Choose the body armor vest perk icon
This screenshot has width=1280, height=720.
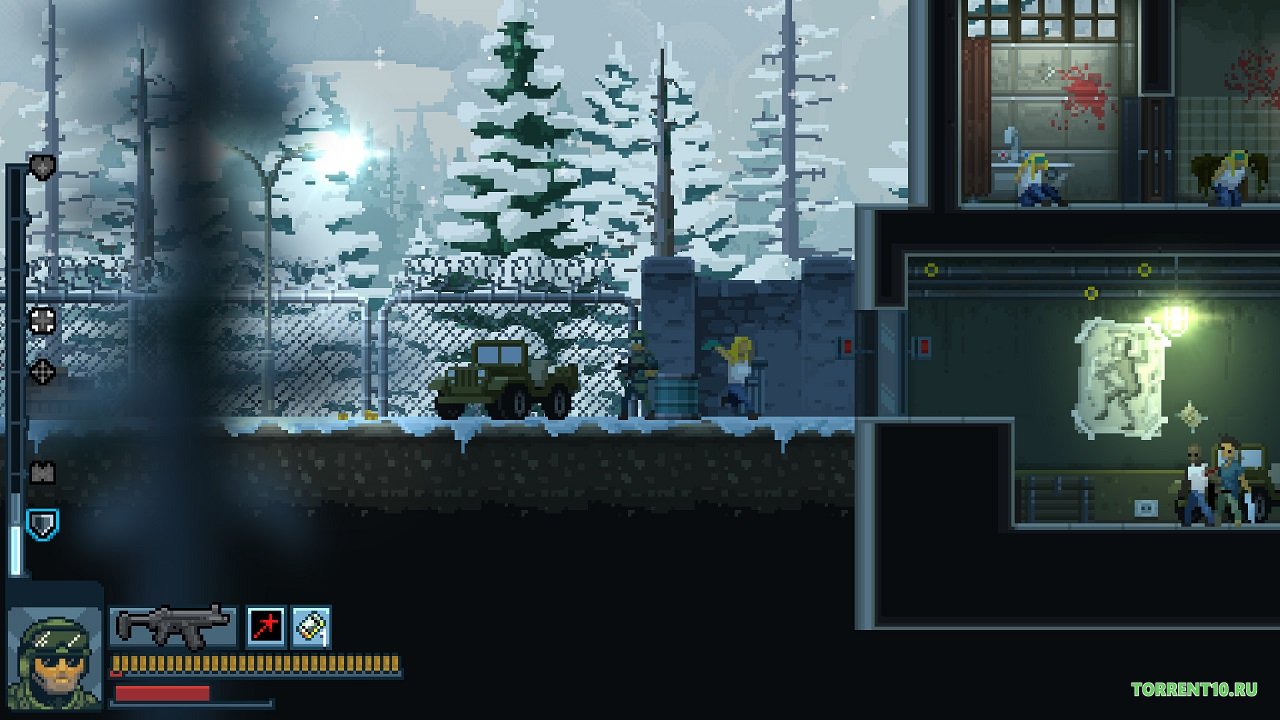point(42,473)
